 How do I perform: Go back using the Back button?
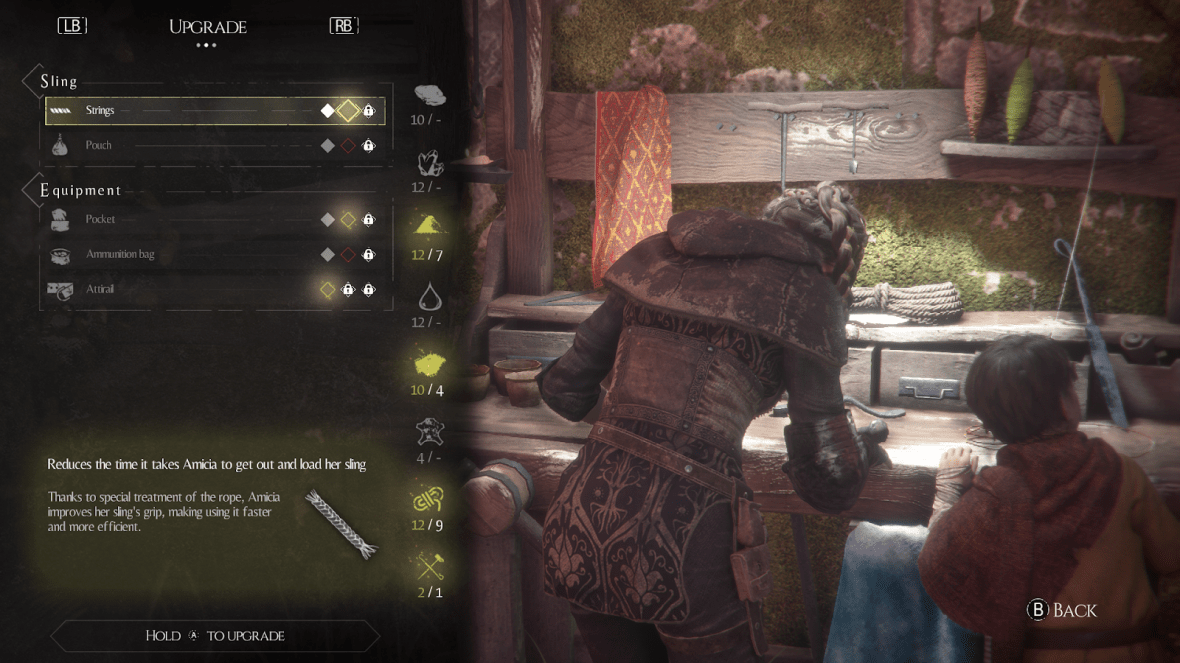(x=1062, y=610)
